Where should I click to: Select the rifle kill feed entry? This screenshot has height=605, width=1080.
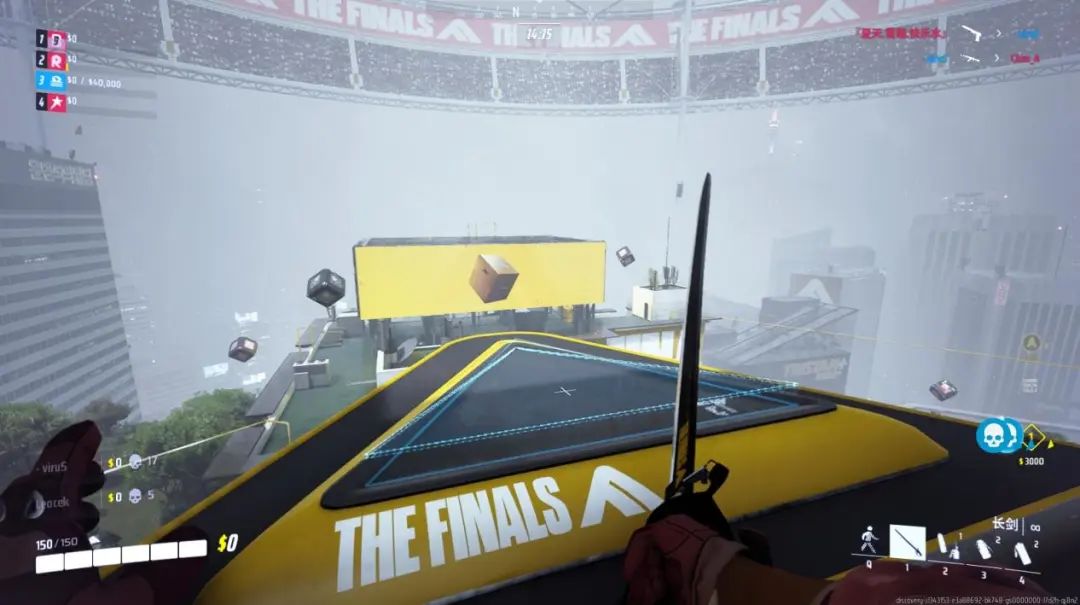(968, 59)
